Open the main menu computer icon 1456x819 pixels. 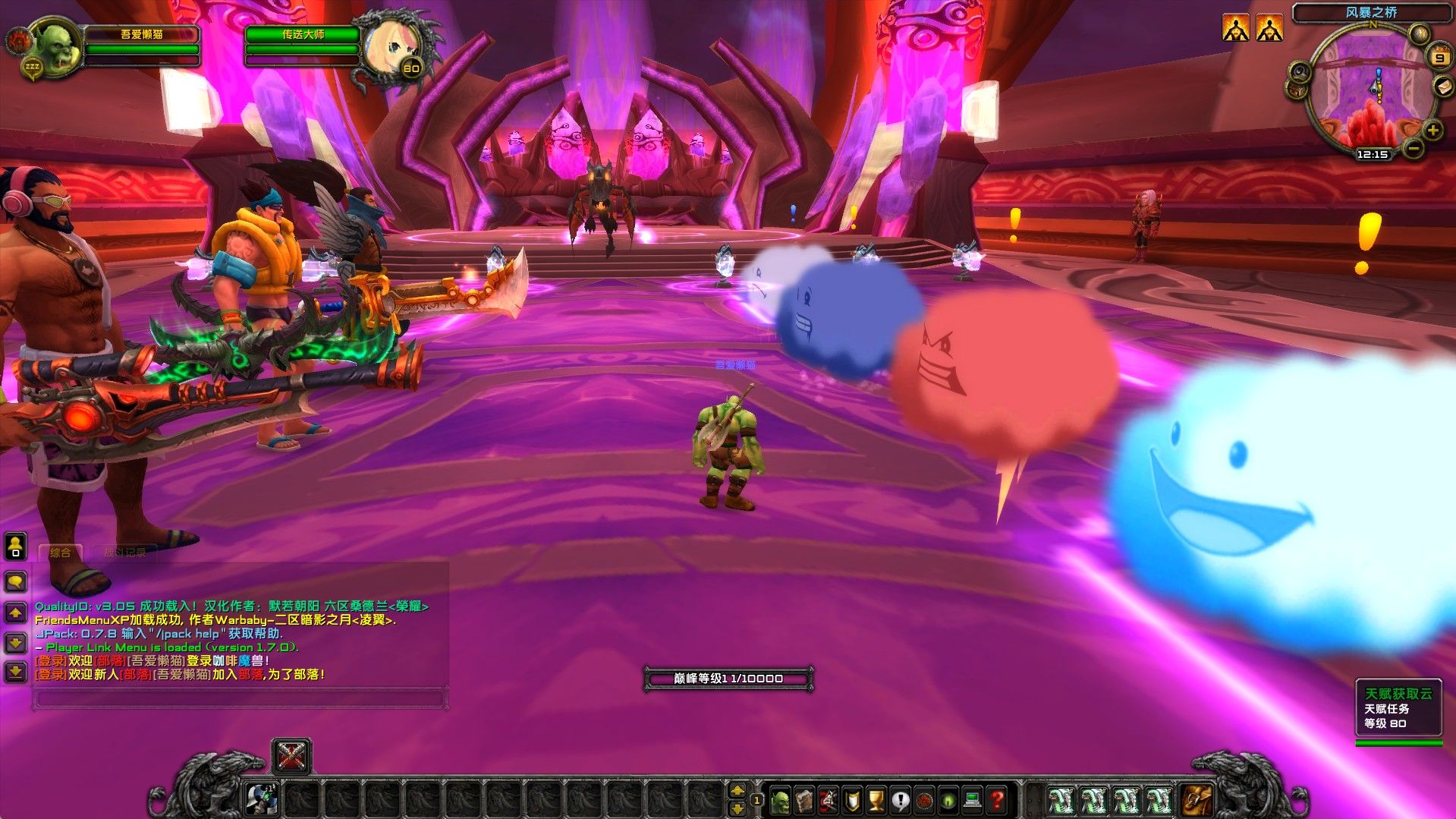973,799
